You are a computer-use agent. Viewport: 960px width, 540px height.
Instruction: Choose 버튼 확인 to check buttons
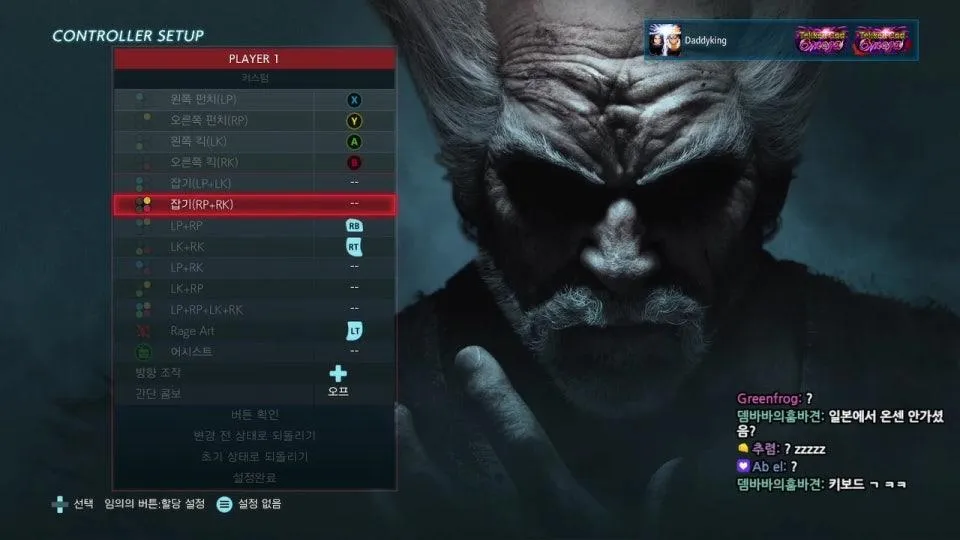(x=254, y=414)
